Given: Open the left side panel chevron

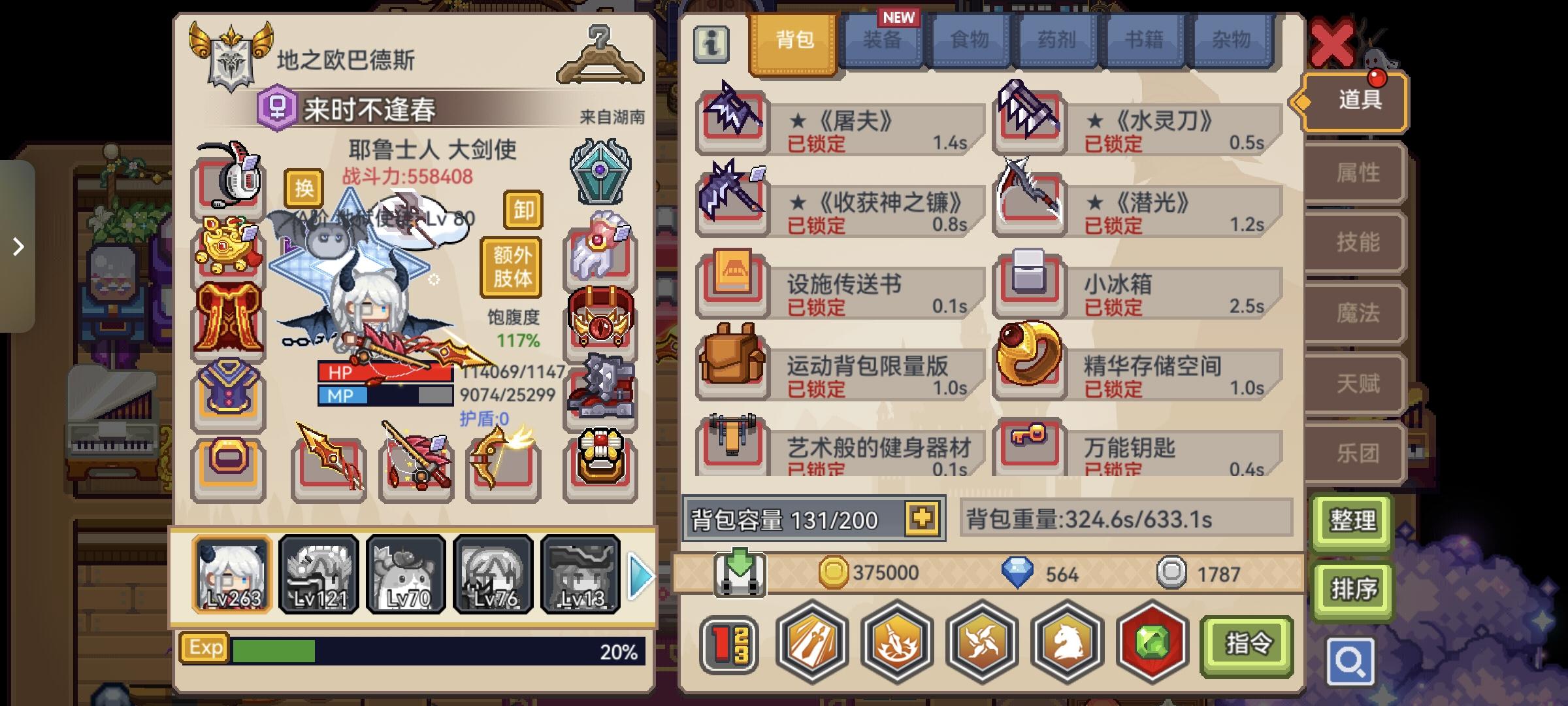Looking at the screenshot, I should [x=18, y=247].
